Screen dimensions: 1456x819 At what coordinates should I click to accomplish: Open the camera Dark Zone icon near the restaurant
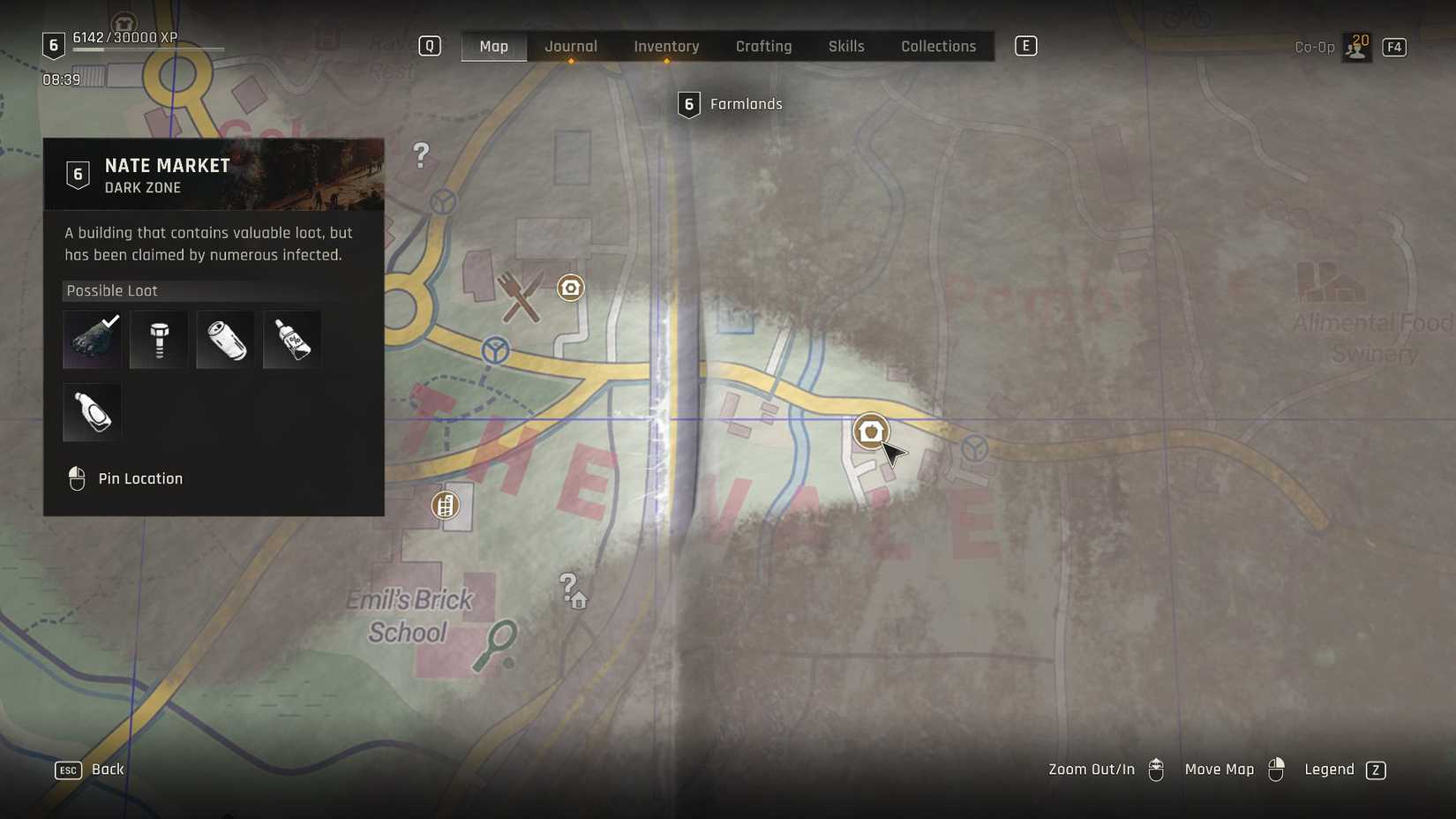(x=571, y=288)
